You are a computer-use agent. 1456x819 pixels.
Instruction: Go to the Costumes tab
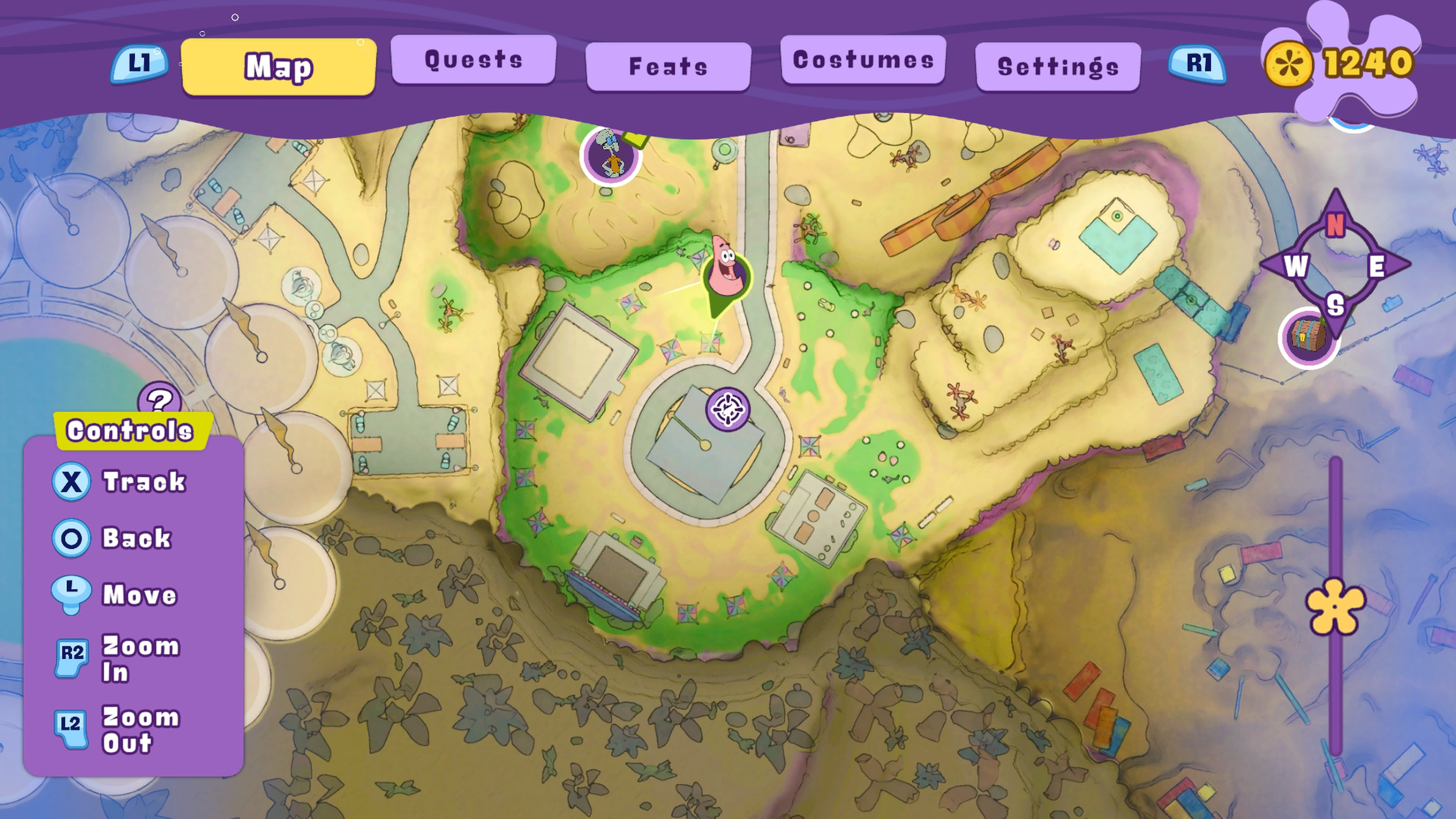tap(863, 60)
